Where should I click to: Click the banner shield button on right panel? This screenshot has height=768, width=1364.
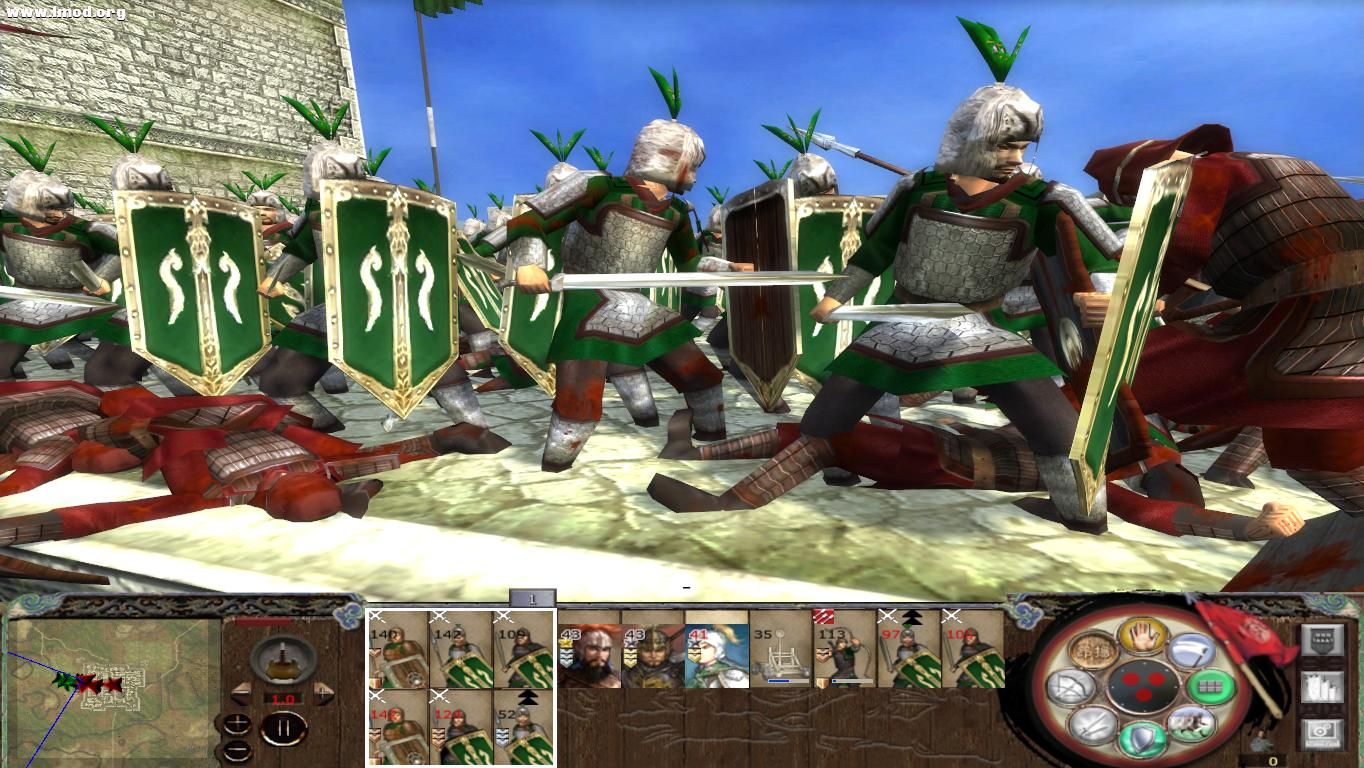click(1322, 639)
